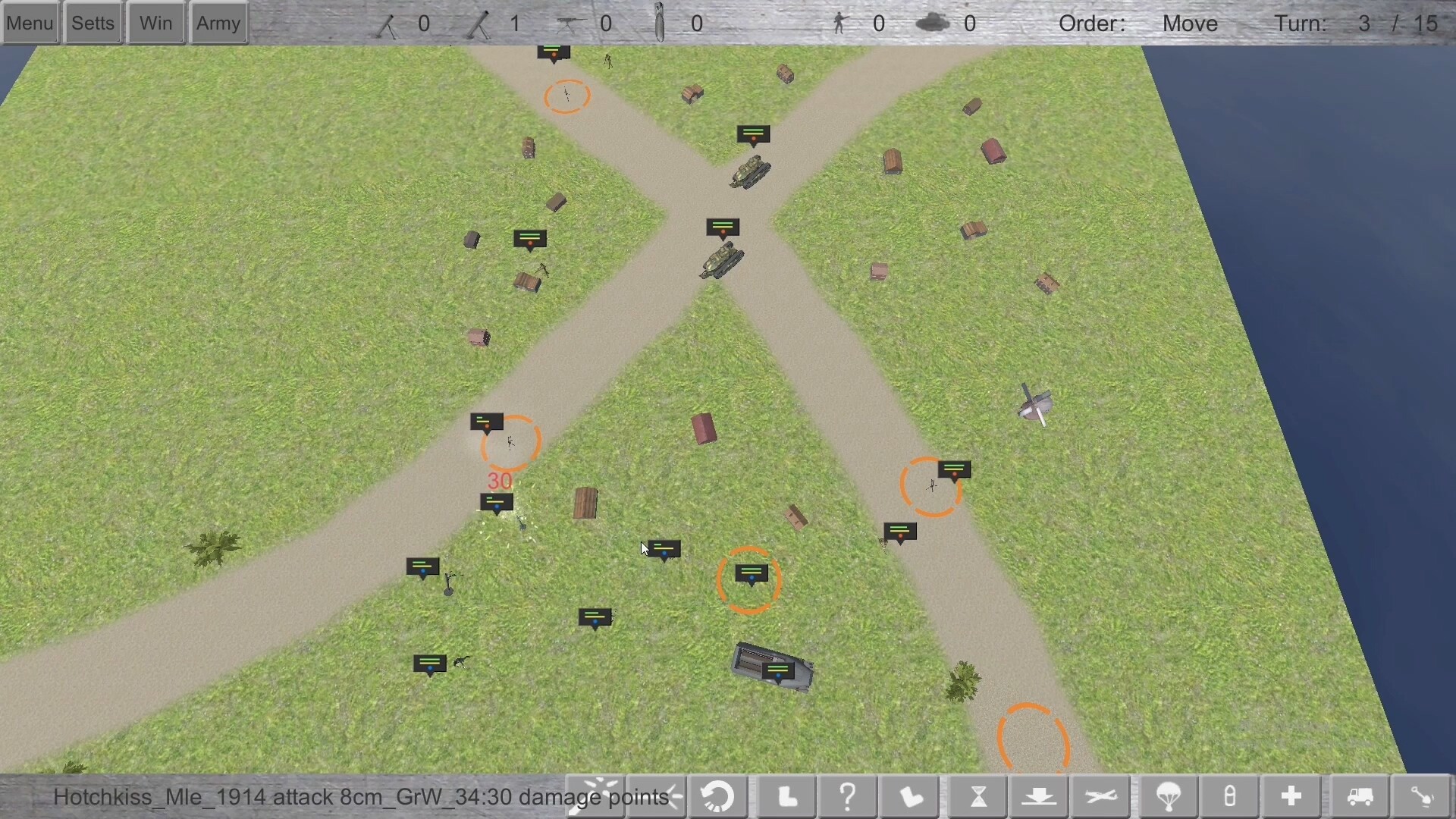Select the grenade order icon
This screenshot has height=819, width=1456.
1228,796
